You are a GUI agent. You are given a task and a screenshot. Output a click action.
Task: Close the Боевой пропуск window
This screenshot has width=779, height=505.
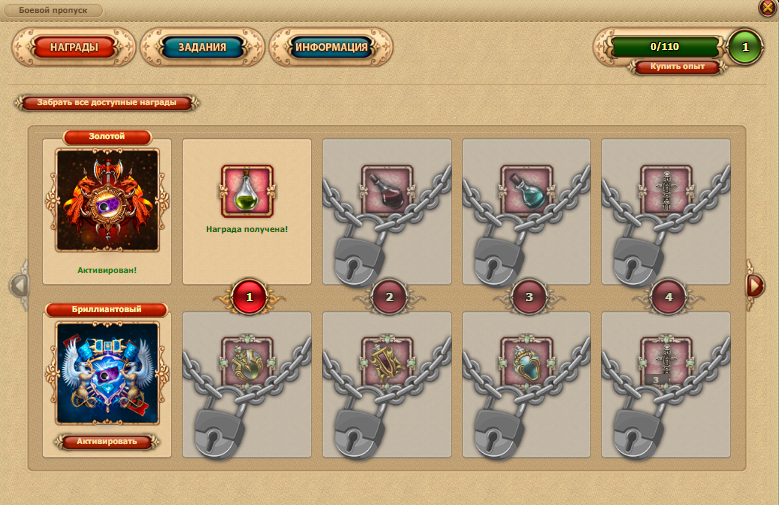[767, 8]
